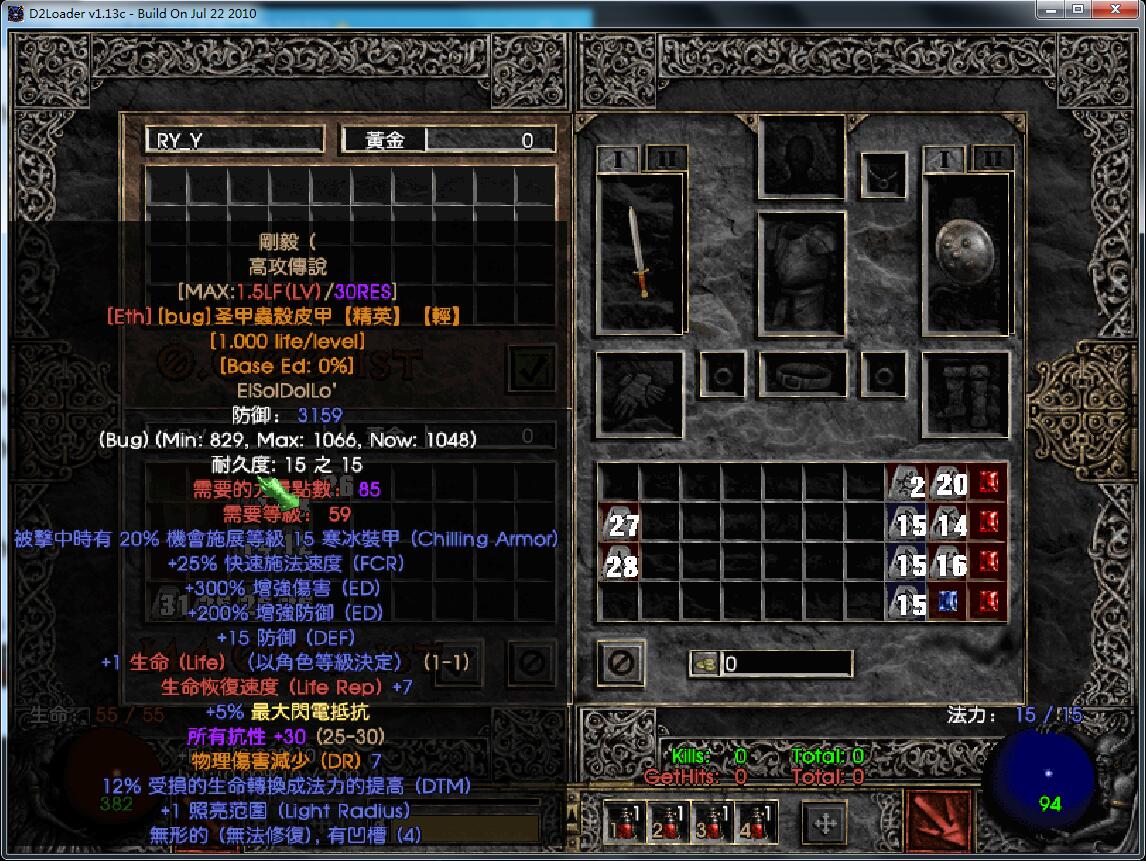Open the red arrow attack skill selector
Viewport: 1146px width, 861px height.
pos(937,820)
